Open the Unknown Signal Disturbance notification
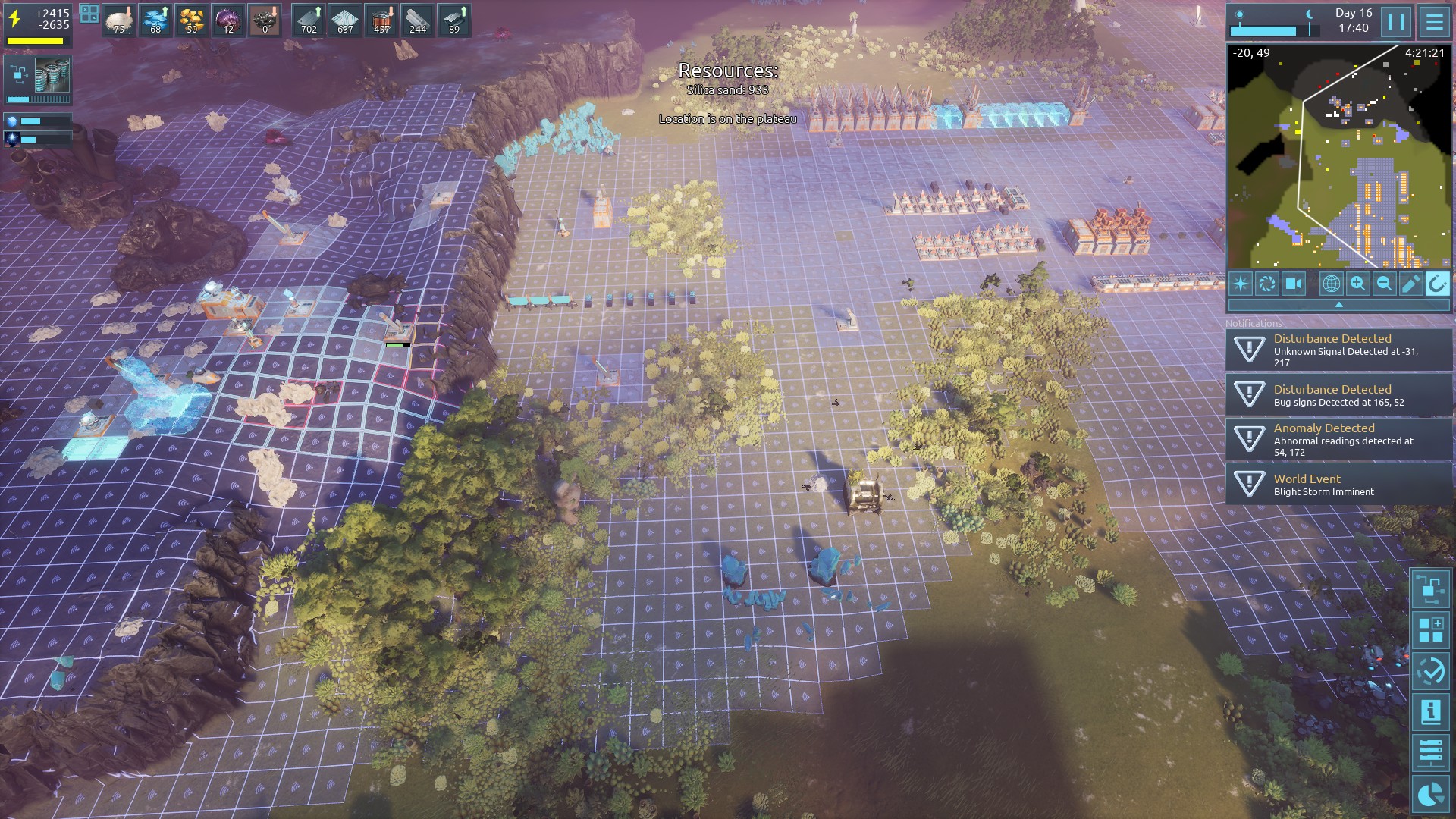 pos(1338,350)
